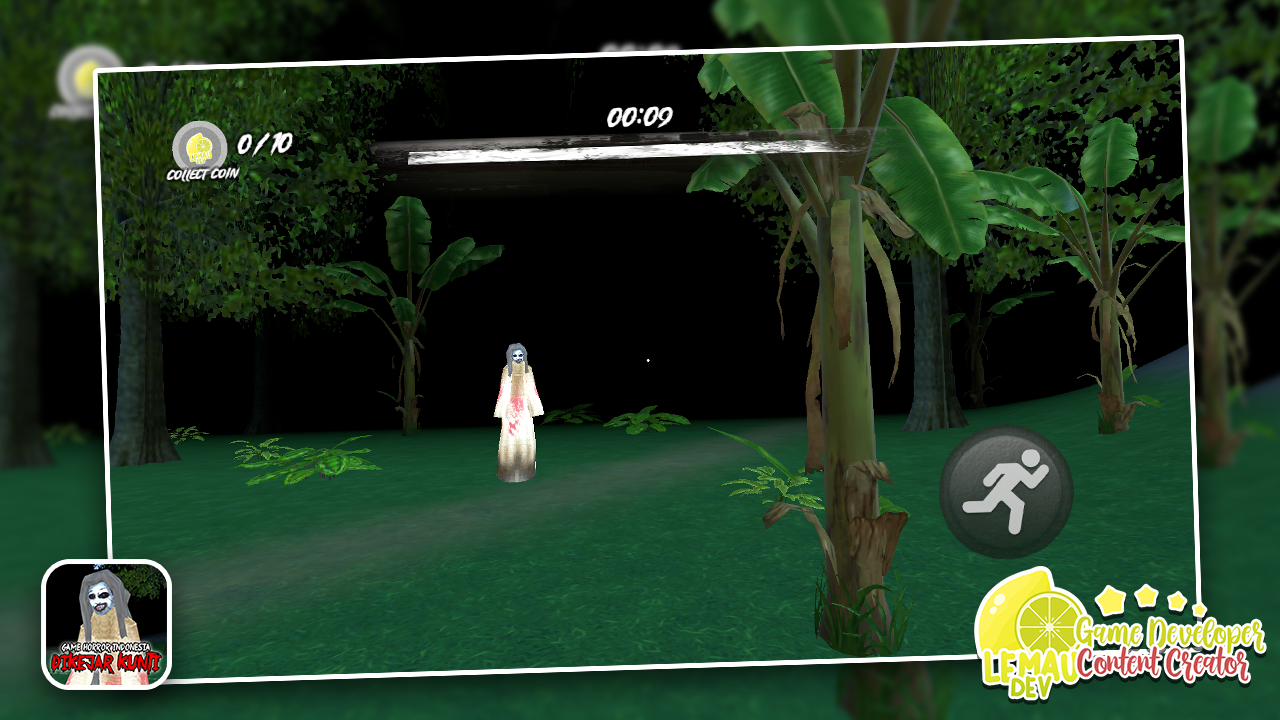The width and height of the screenshot is (1280, 720).
Task: Click the Collect Coin text button
Action: (x=203, y=174)
